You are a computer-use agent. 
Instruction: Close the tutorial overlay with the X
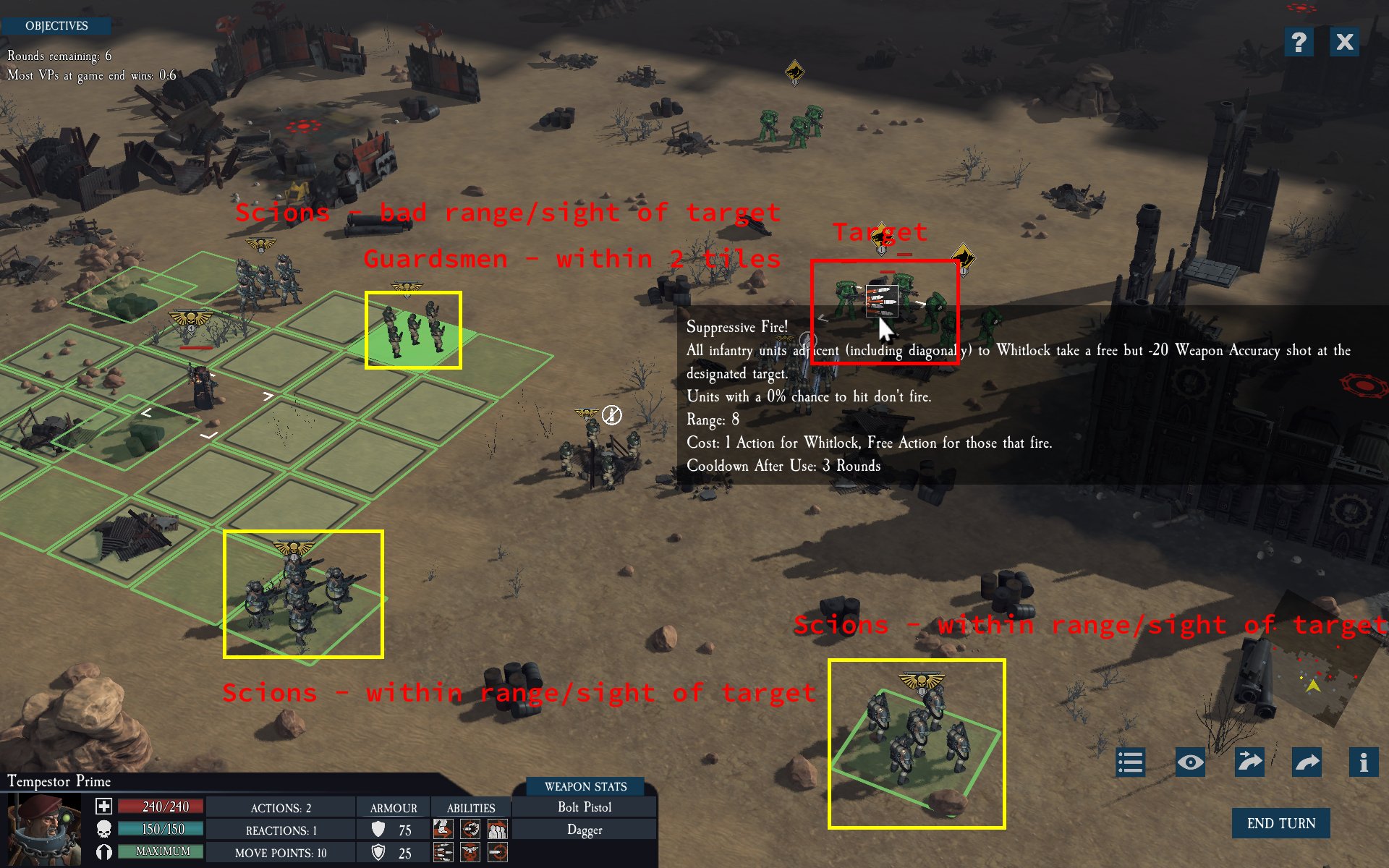tap(1345, 42)
